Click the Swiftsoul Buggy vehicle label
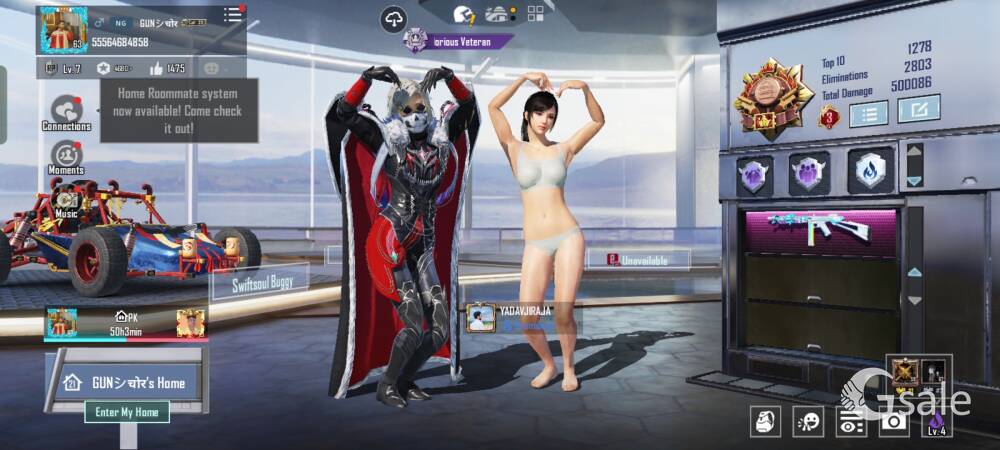 pyautogui.click(x=263, y=283)
